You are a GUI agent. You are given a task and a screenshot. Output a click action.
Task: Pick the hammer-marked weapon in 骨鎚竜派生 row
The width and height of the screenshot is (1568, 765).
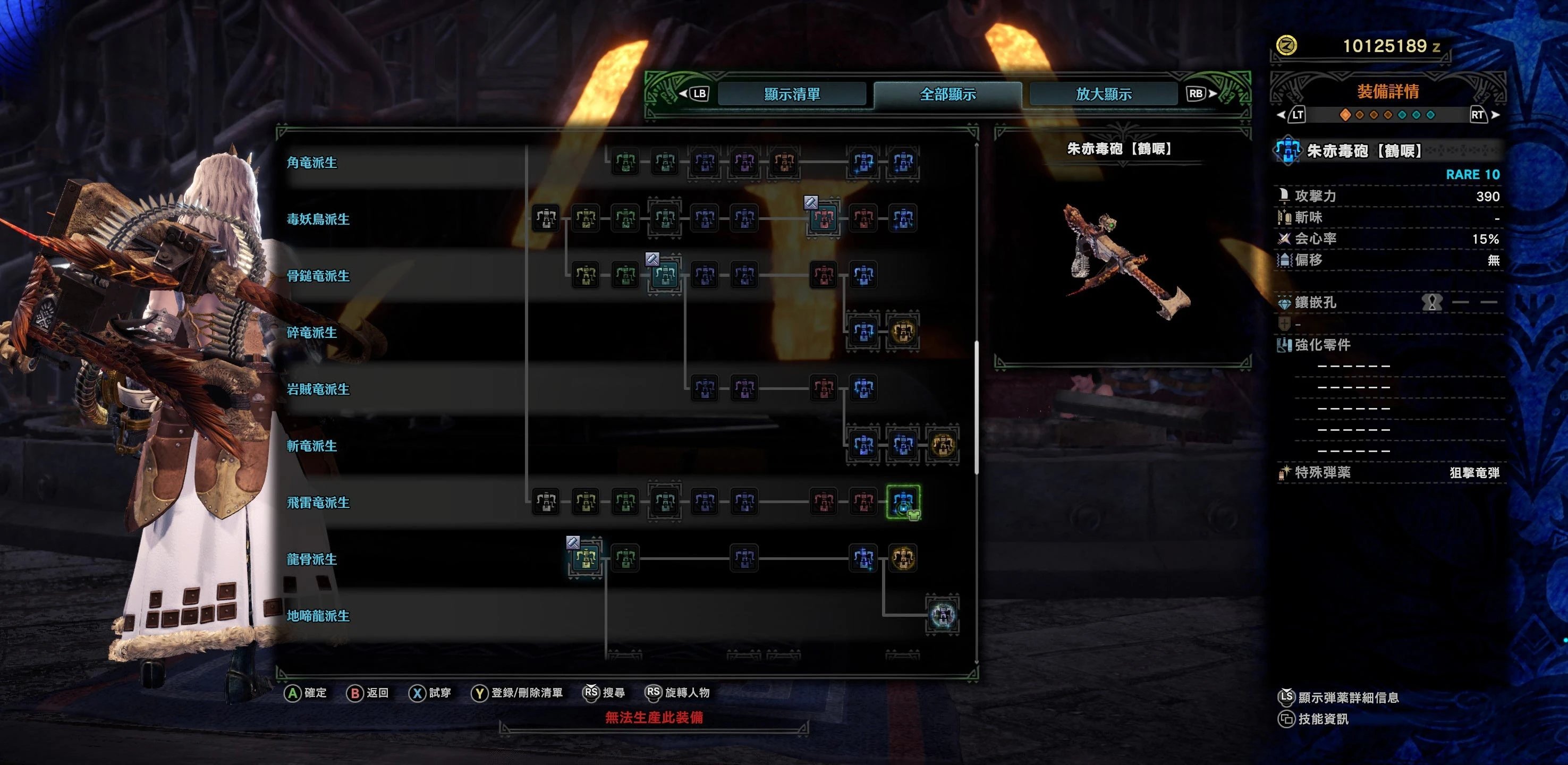(665, 275)
